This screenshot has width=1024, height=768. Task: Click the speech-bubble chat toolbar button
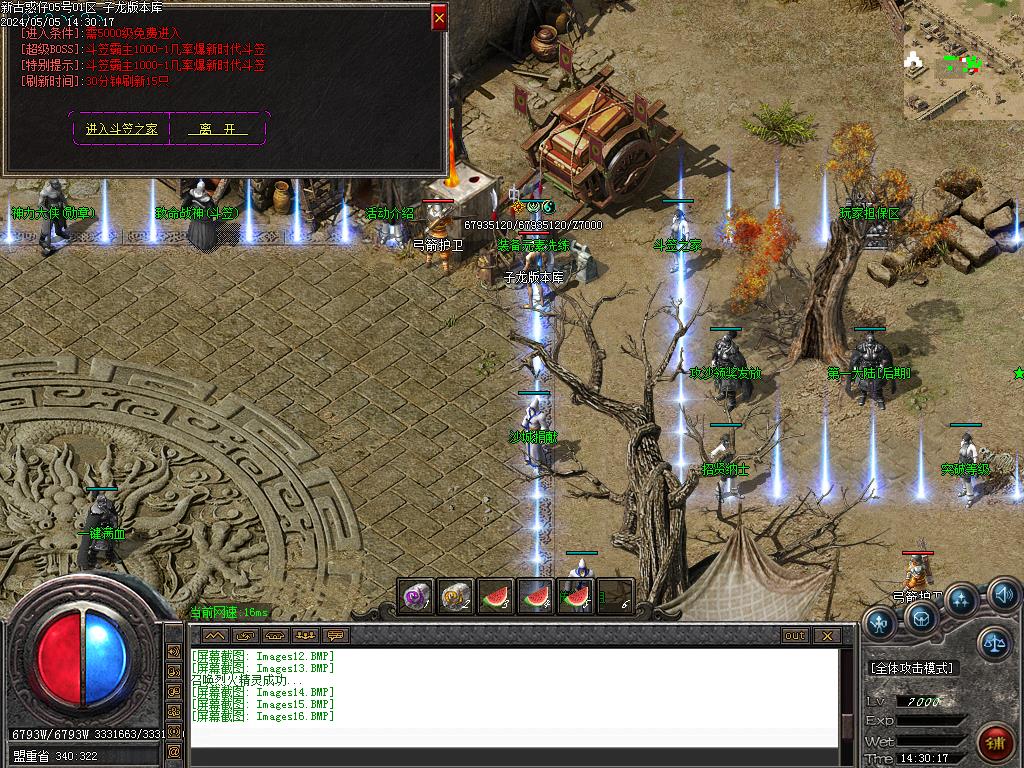coord(335,635)
